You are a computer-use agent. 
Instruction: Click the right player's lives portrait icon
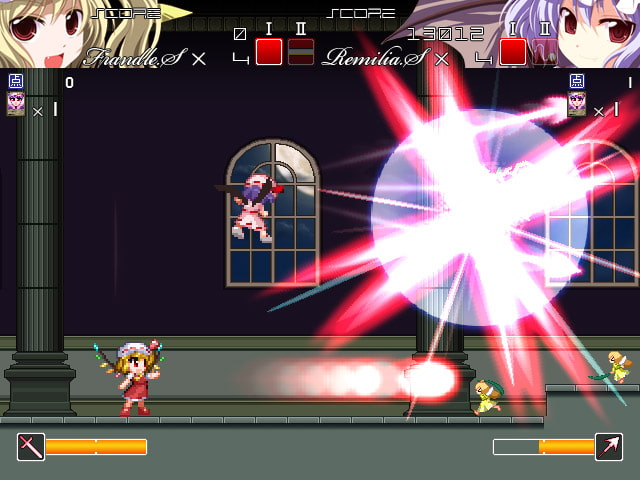[576, 105]
